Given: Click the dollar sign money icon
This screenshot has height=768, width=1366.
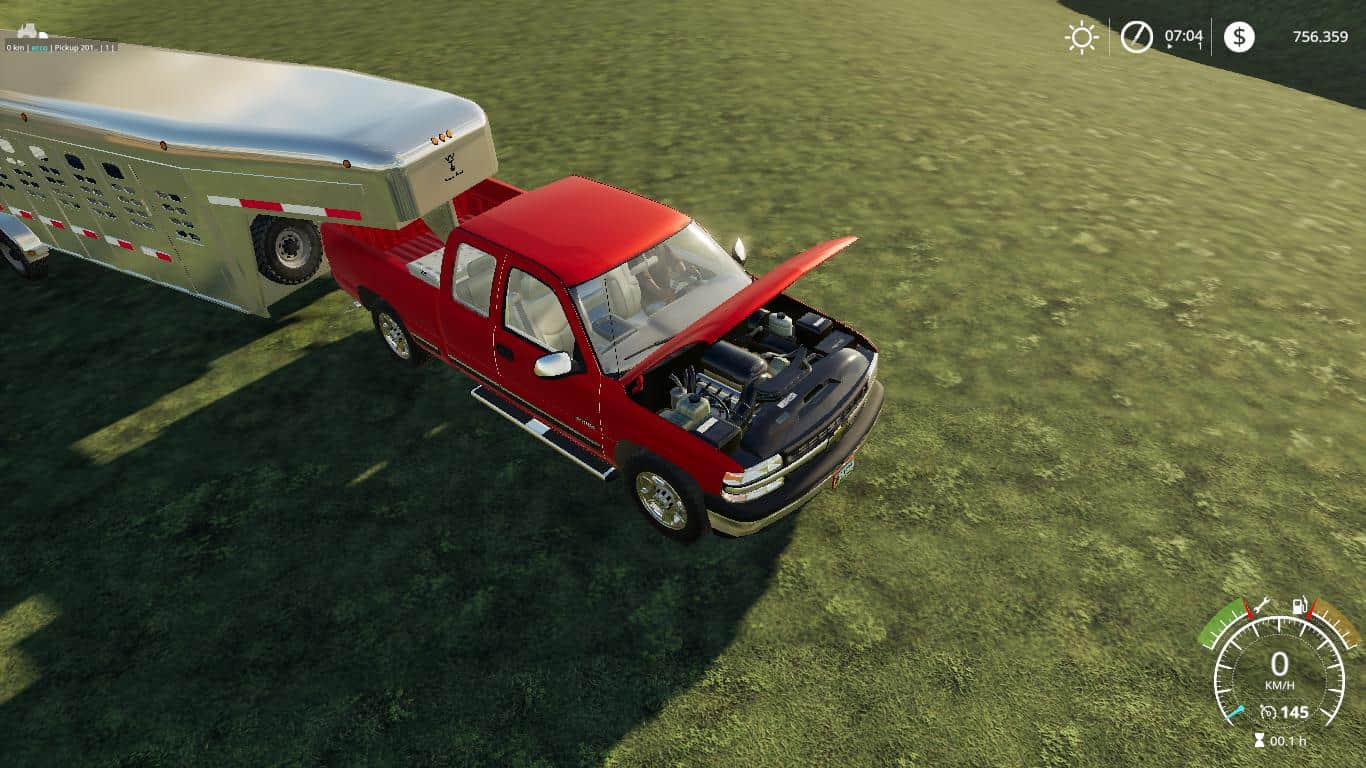Looking at the screenshot, I should pyautogui.click(x=1240, y=38).
